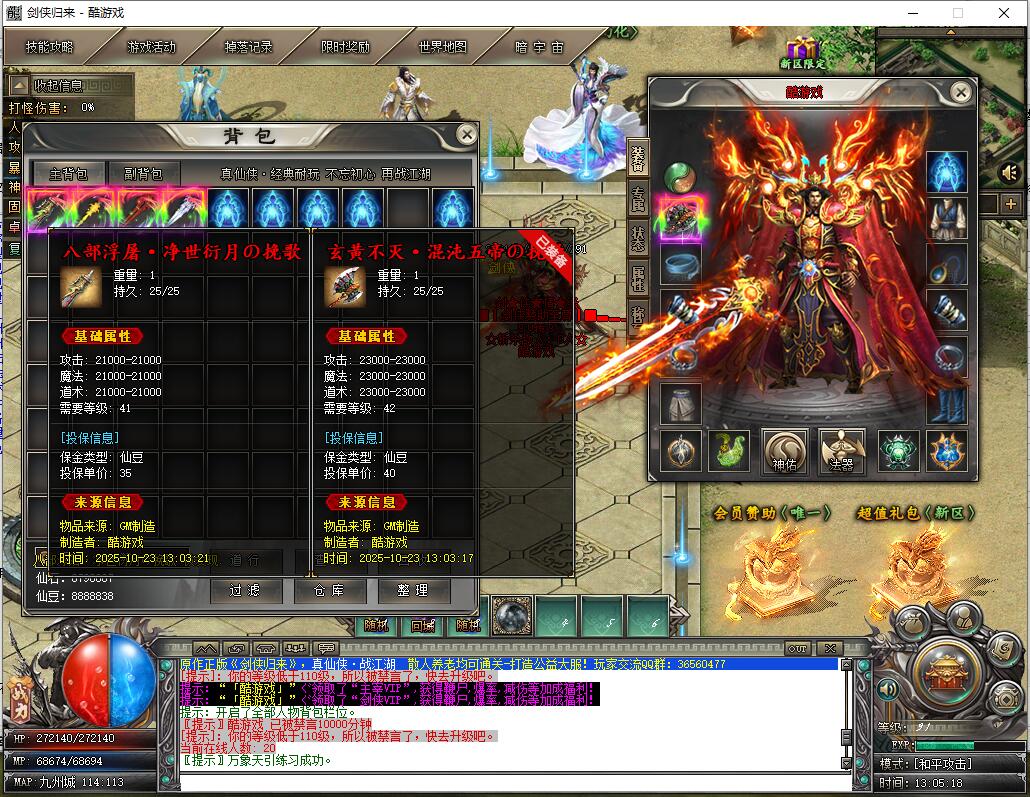This screenshot has width=1030, height=797.
Task: Select the 暗宇宙 menu entry
Action: (x=539, y=47)
